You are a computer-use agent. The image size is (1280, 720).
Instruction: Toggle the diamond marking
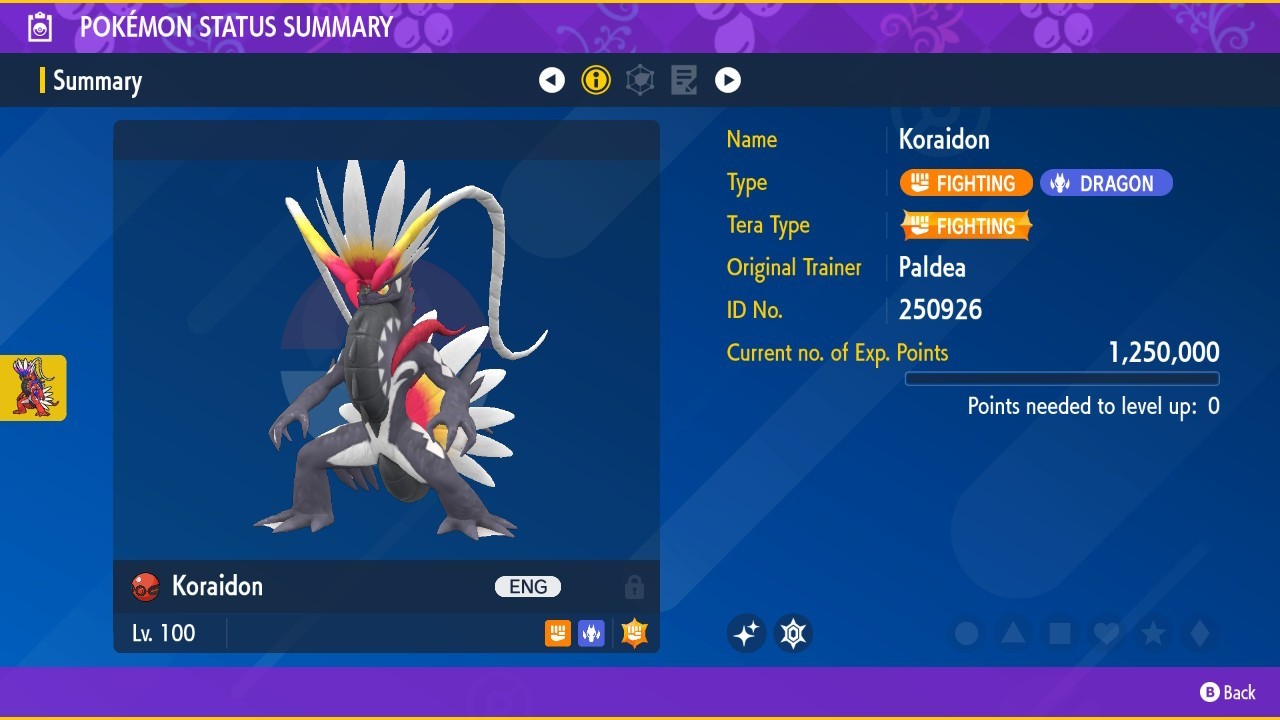(x=1200, y=633)
